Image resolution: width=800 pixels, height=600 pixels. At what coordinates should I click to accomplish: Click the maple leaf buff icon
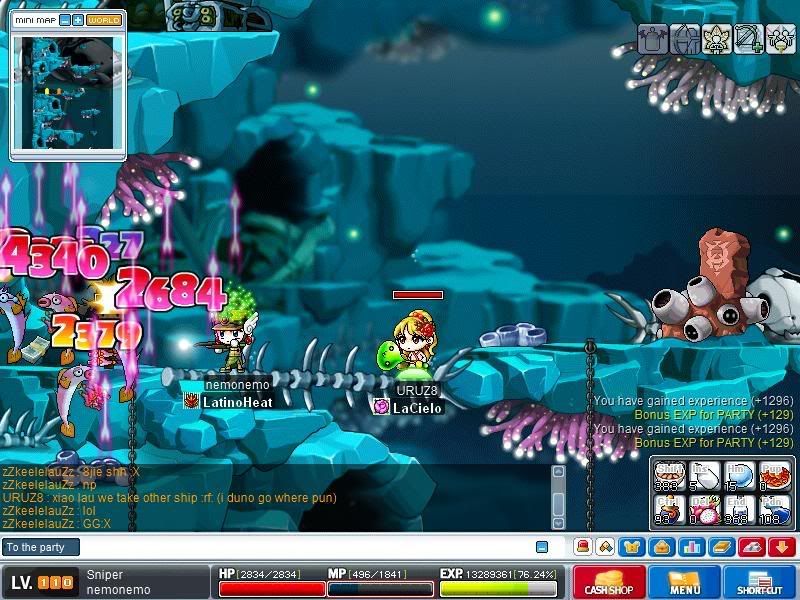(x=717, y=39)
